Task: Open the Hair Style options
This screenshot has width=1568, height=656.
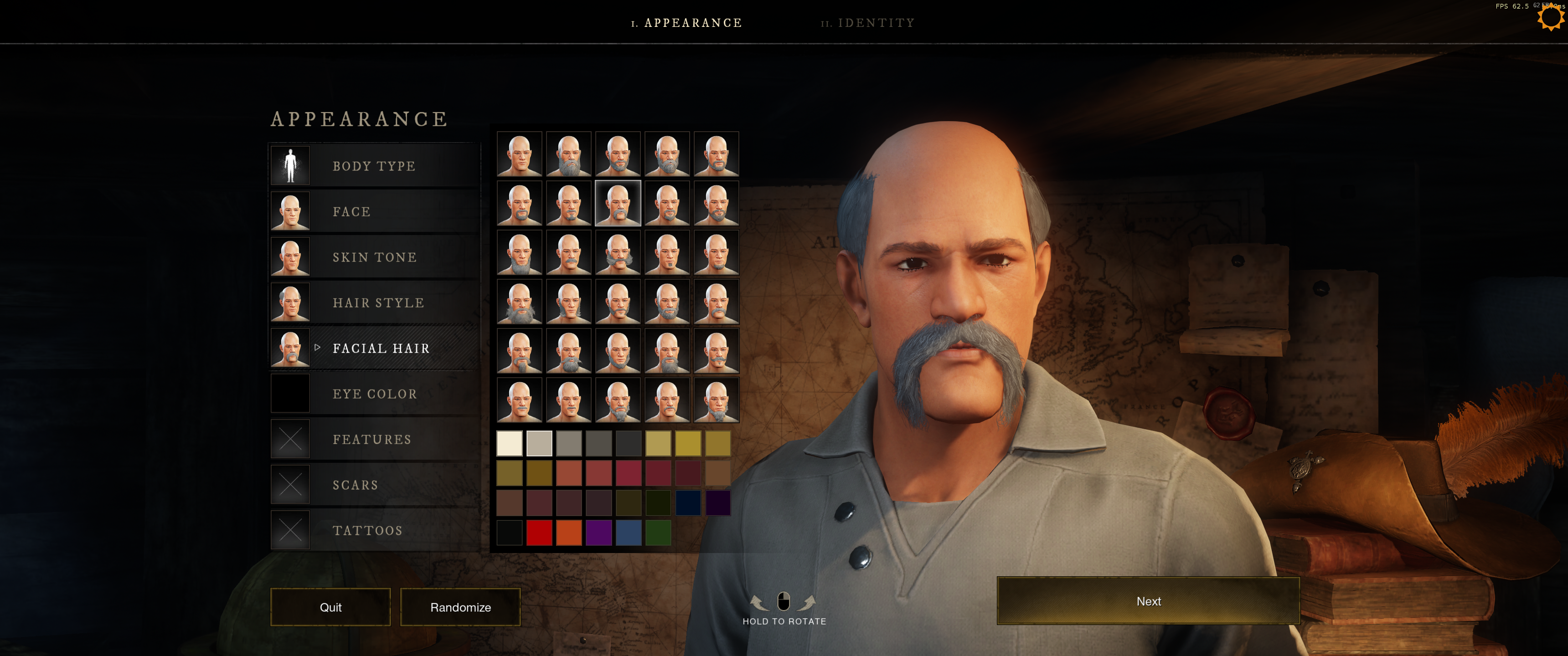Action: point(378,303)
